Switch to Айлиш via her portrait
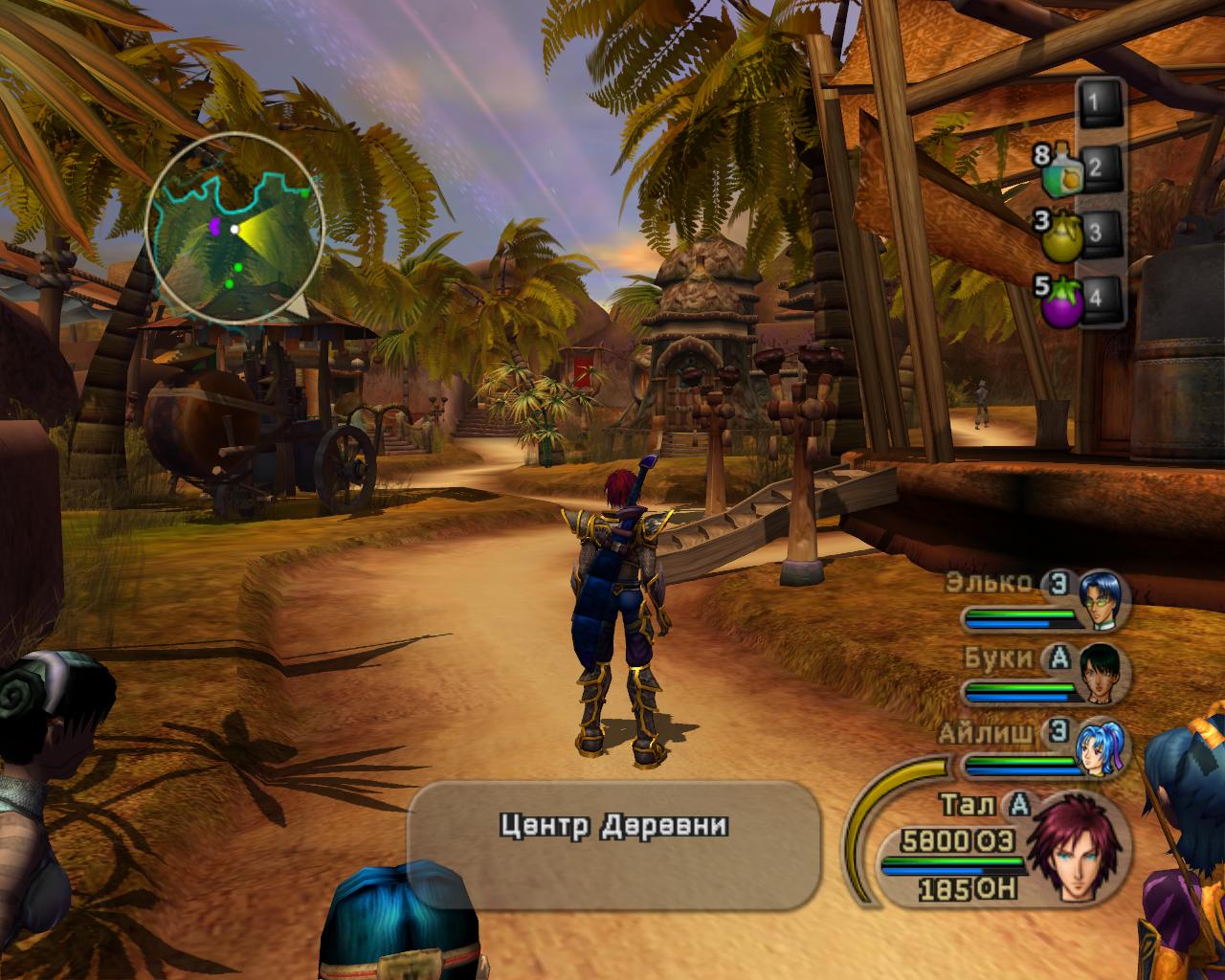Image resolution: width=1225 pixels, height=980 pixels. click(x=1101, y=746)
